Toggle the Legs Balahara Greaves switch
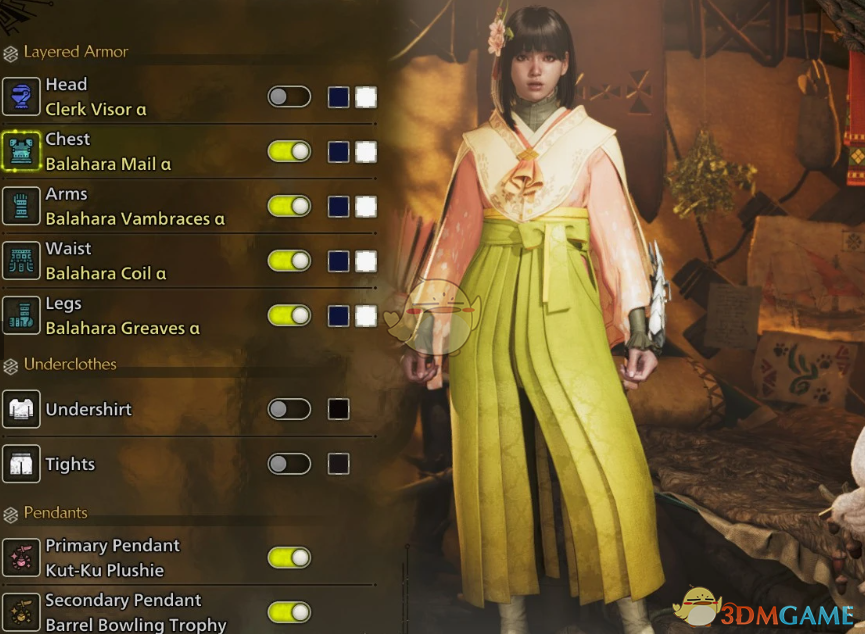 (x=289, y=316)
